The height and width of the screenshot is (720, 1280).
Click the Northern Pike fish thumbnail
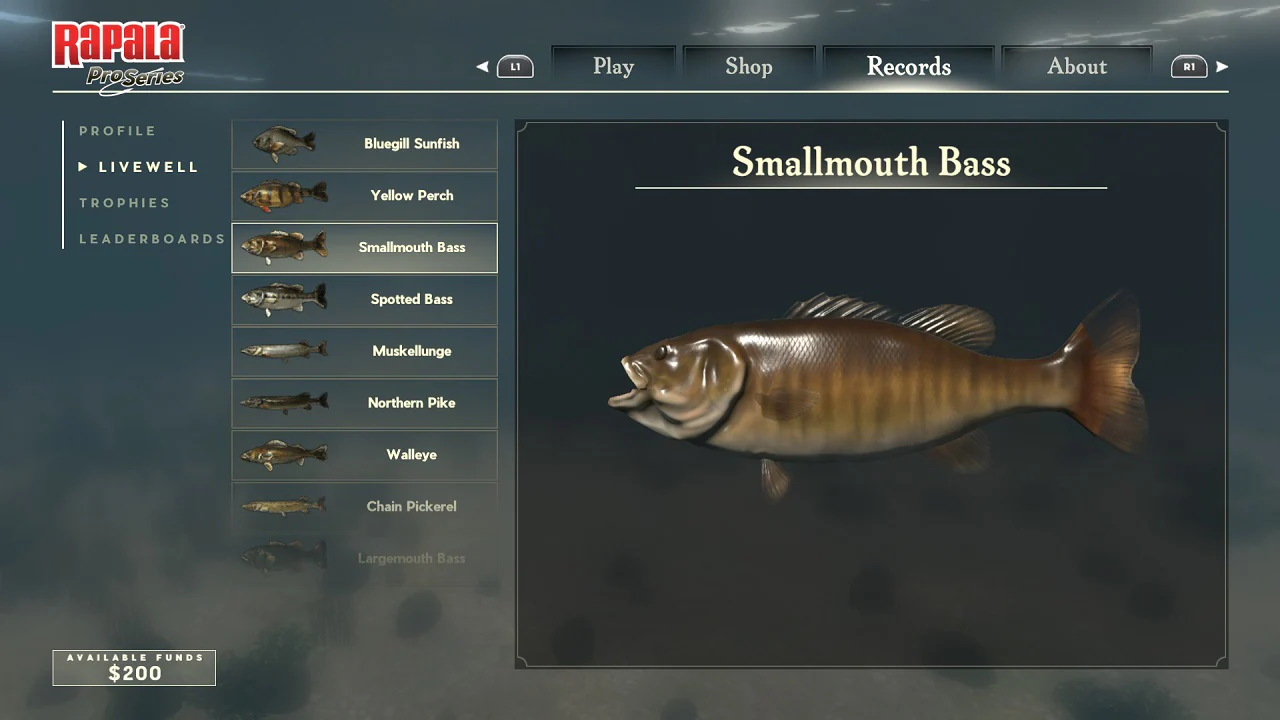281,403
